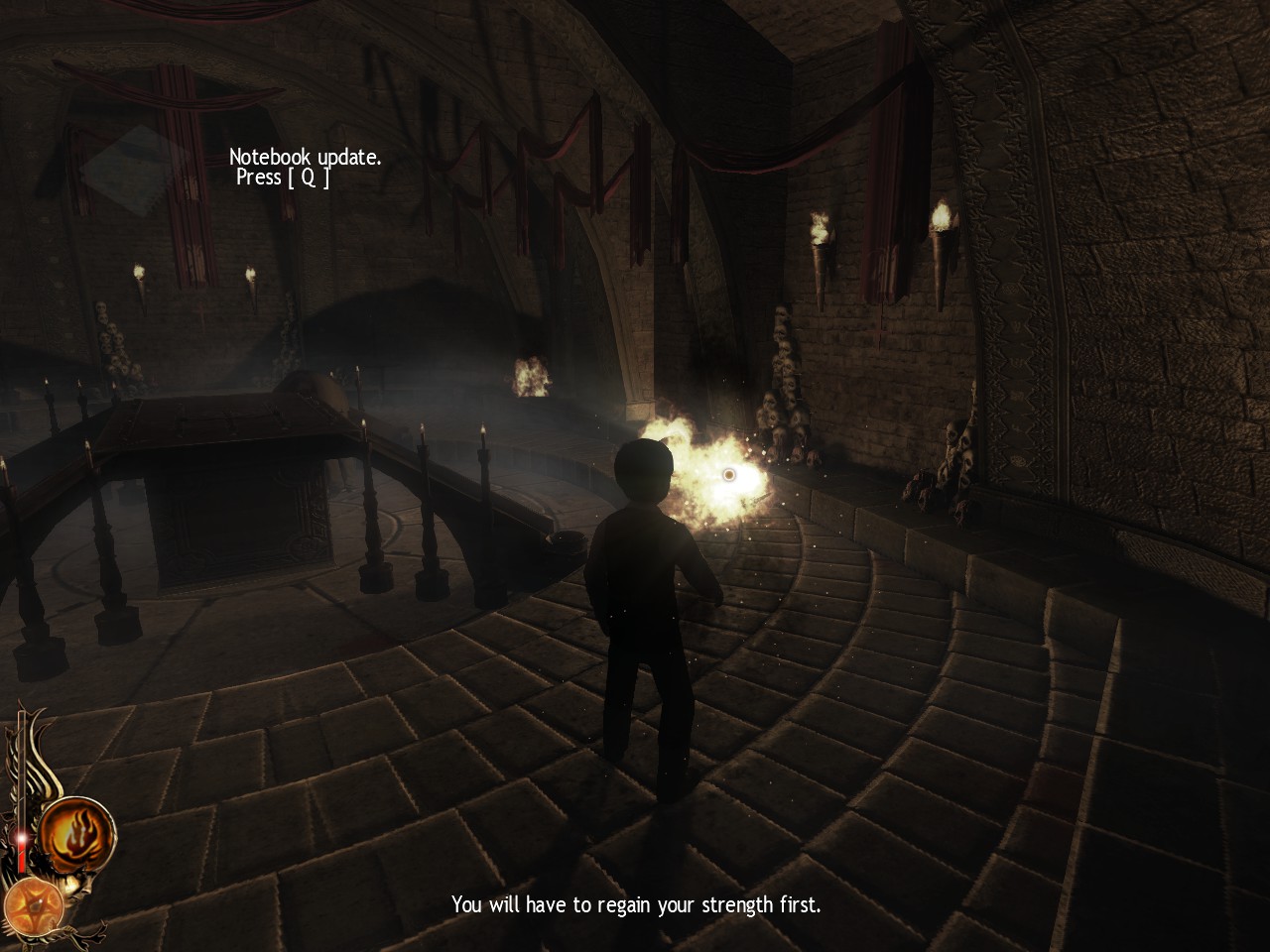
Task: Select the flame spell orb icon
Action: click(x=77, y=834)
